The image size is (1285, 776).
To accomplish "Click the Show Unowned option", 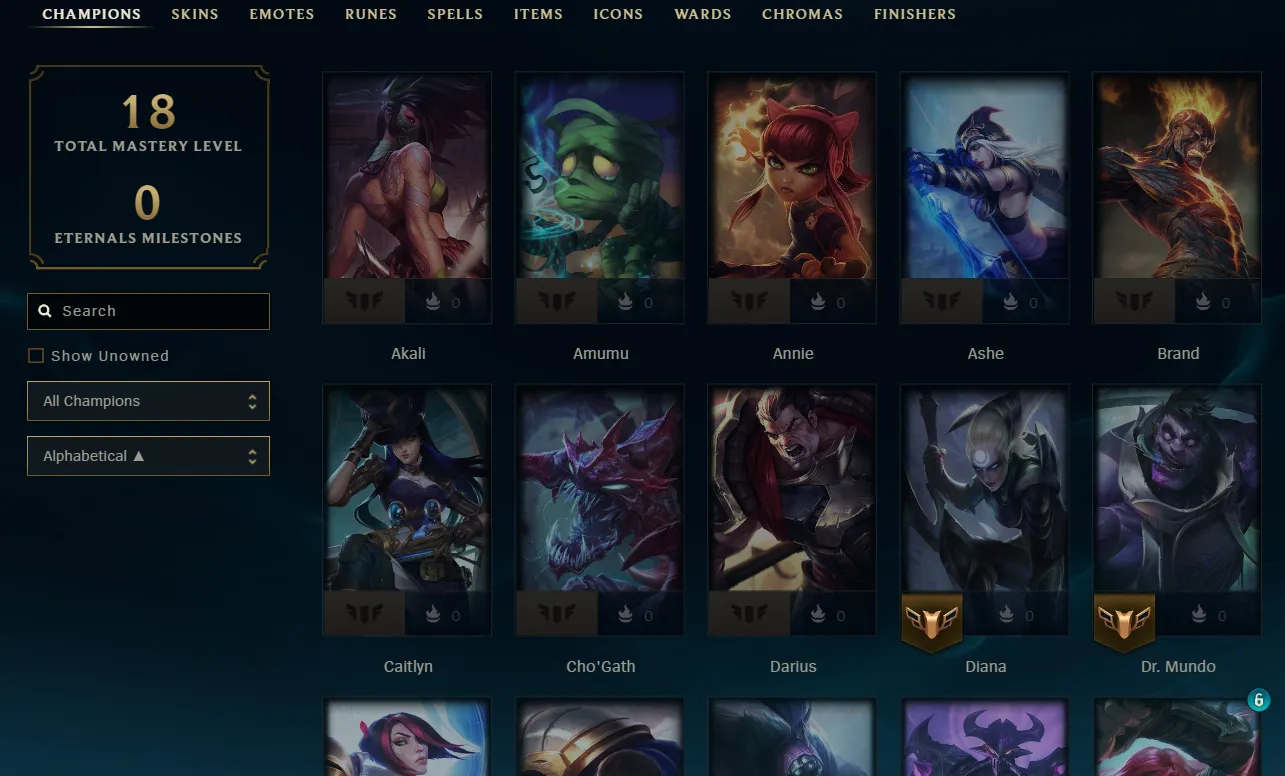I will 98,355.
